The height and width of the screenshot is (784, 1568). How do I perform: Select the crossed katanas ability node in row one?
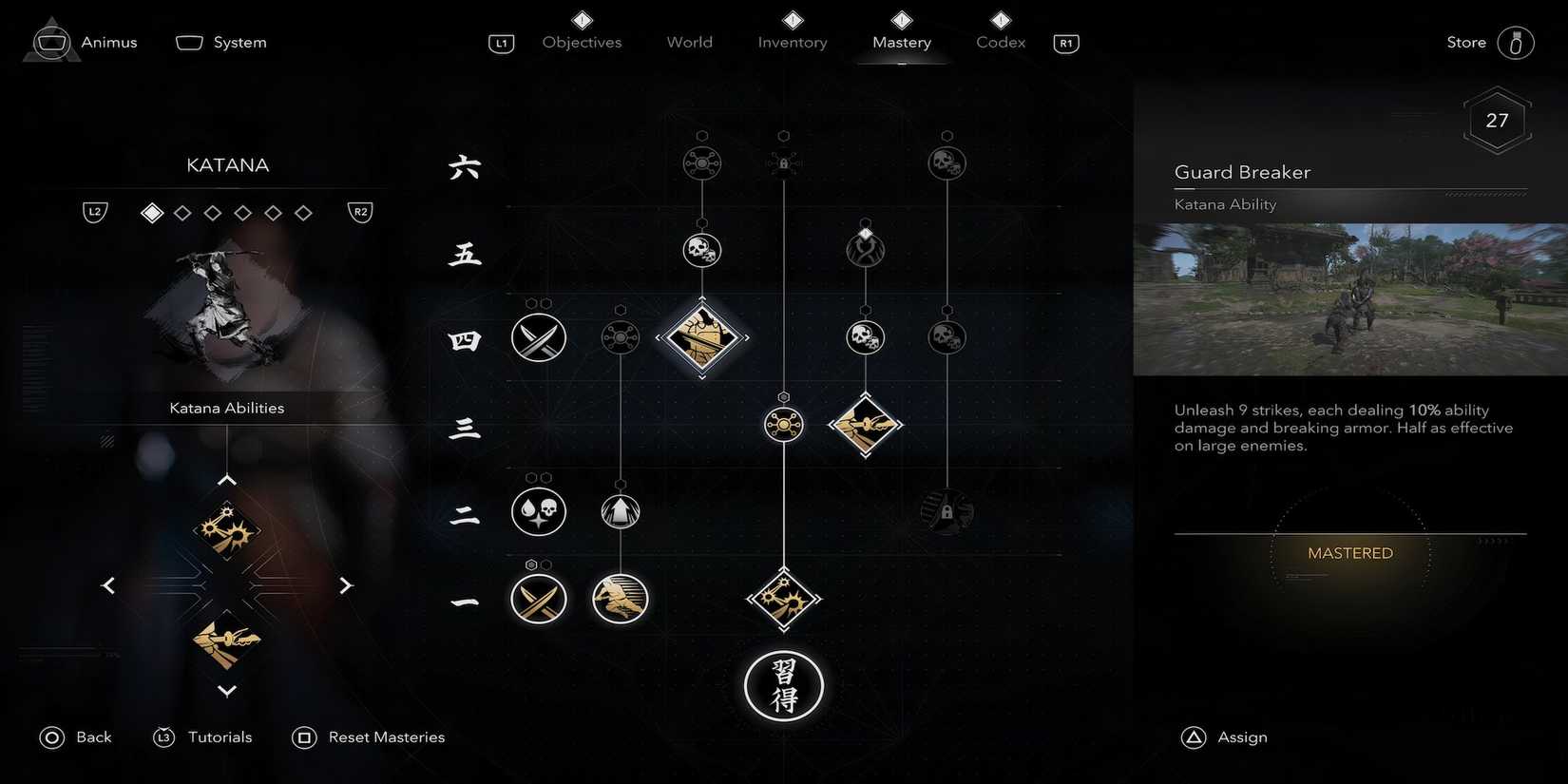[x=539, y=599]
